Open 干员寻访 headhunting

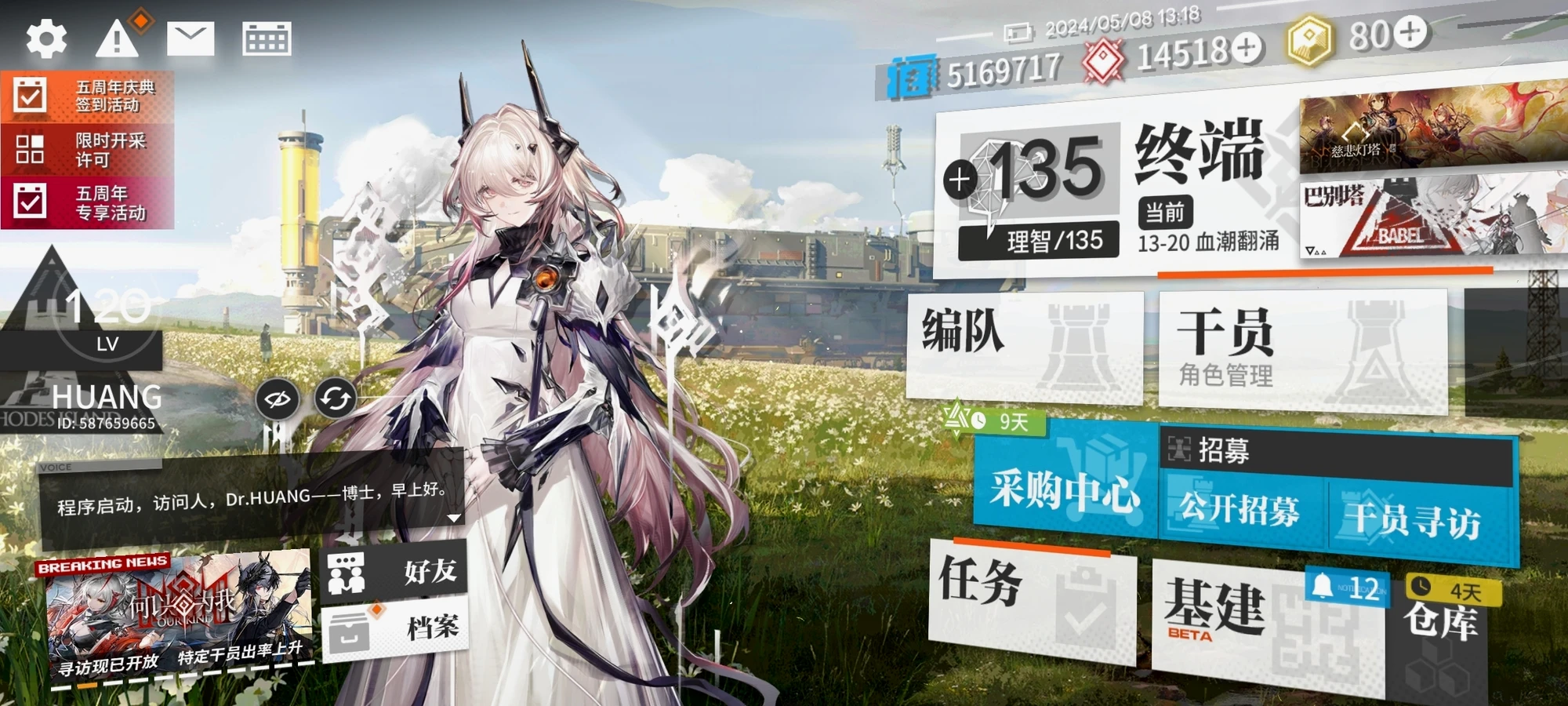coord(1414,519)
